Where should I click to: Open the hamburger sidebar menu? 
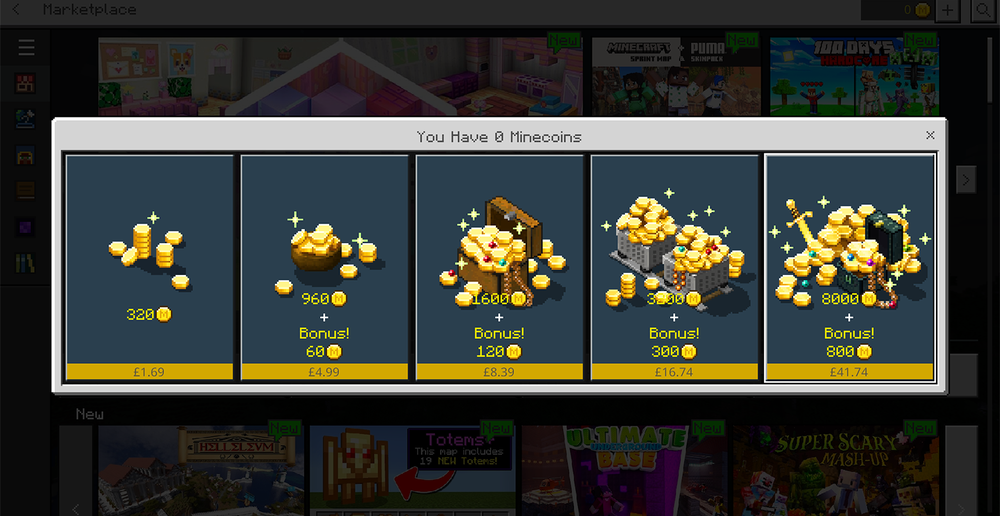tap(26, 47)
